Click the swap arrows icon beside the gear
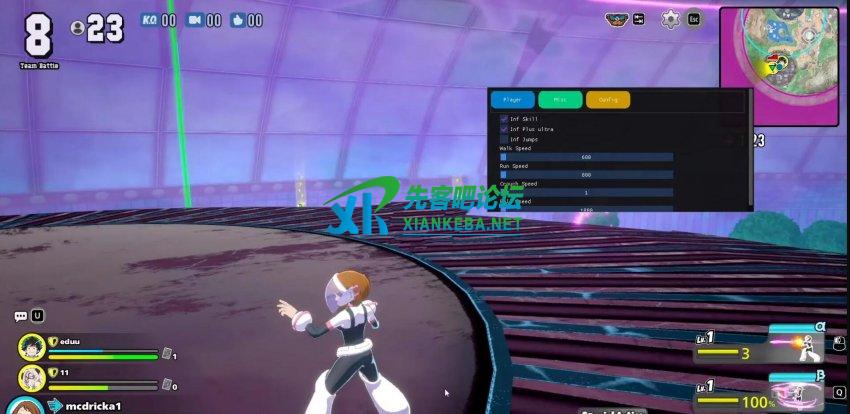Screen dimensions: 850x414 [639, 19]
